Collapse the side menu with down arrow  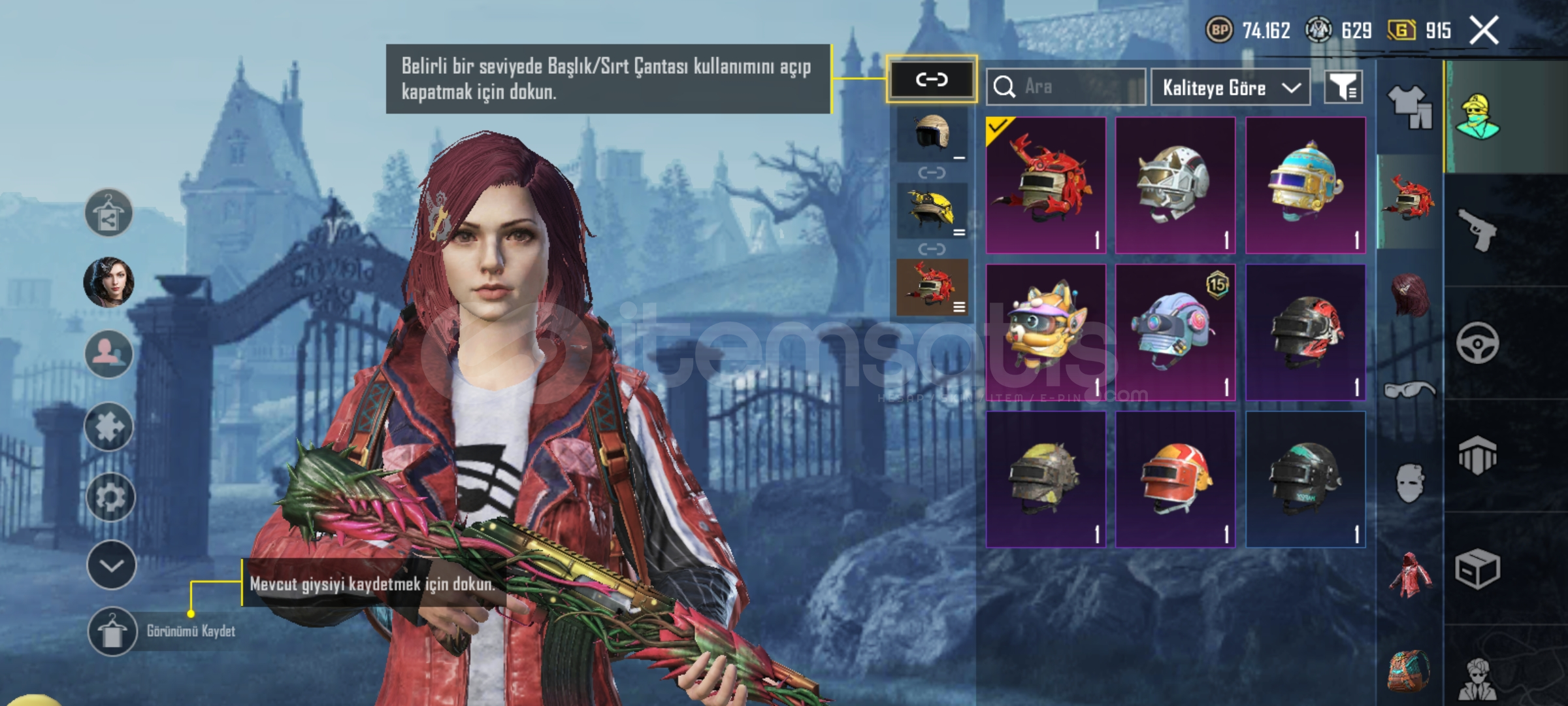pos(111,565)
